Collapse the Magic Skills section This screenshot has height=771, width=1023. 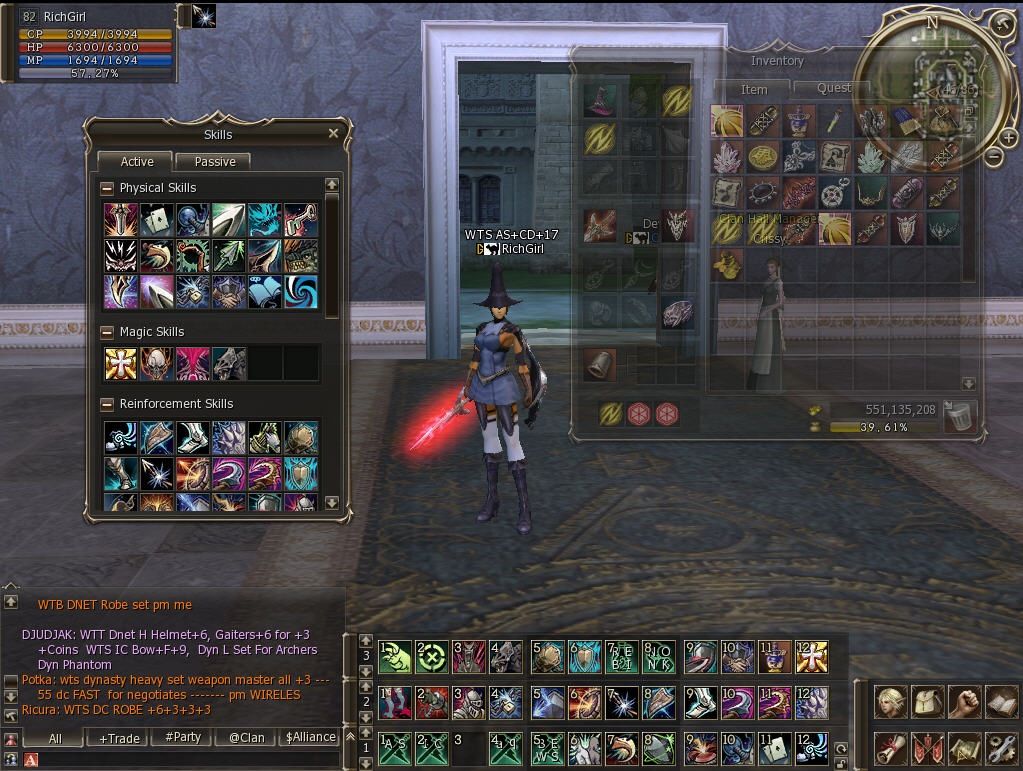(x=108, y=332)
